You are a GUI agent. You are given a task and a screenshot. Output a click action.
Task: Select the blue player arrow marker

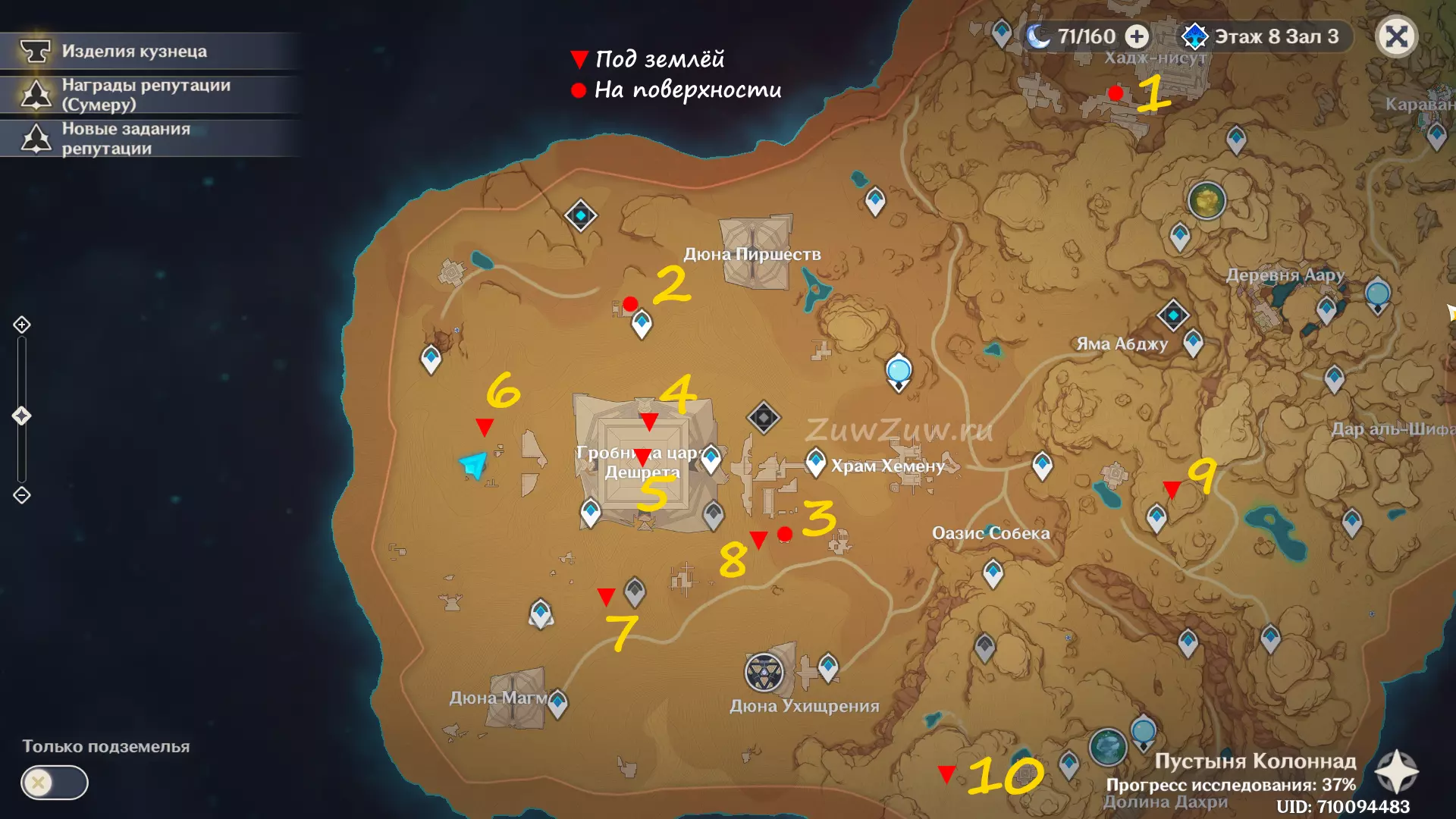click(x=473, y=464)
